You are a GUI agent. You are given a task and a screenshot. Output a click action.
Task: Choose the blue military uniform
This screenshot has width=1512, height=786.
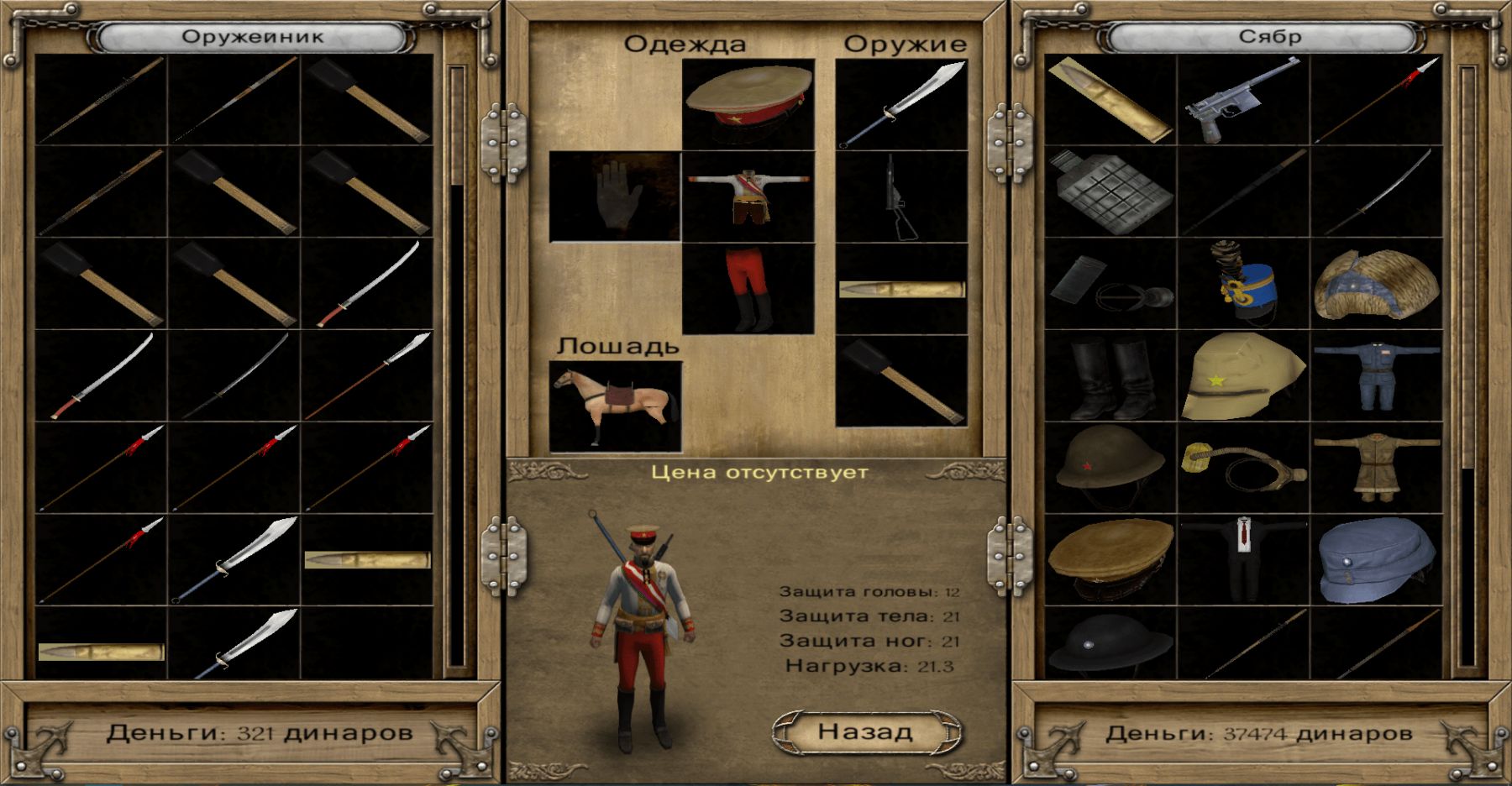[1375, 375]
